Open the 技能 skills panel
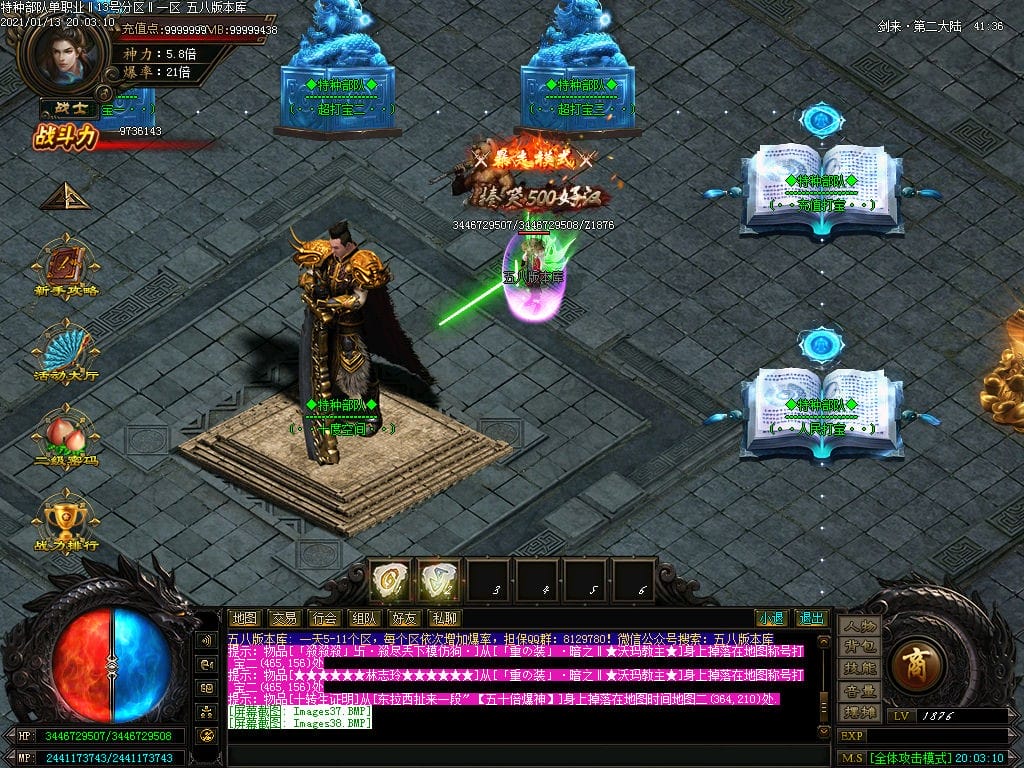Viewport: 1024px width, 768px height. pyautogui.click(x=859, y=668)
